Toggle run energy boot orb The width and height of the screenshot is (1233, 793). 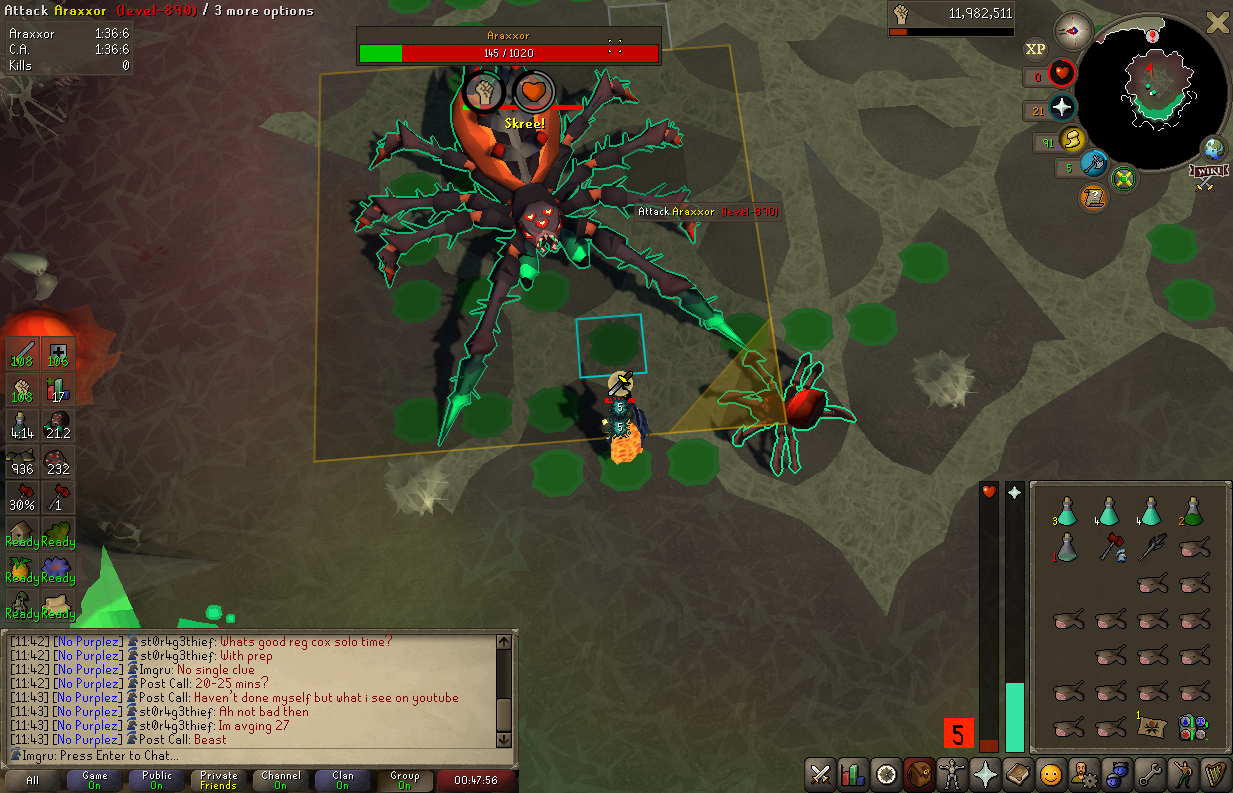tap(1074, 139)
